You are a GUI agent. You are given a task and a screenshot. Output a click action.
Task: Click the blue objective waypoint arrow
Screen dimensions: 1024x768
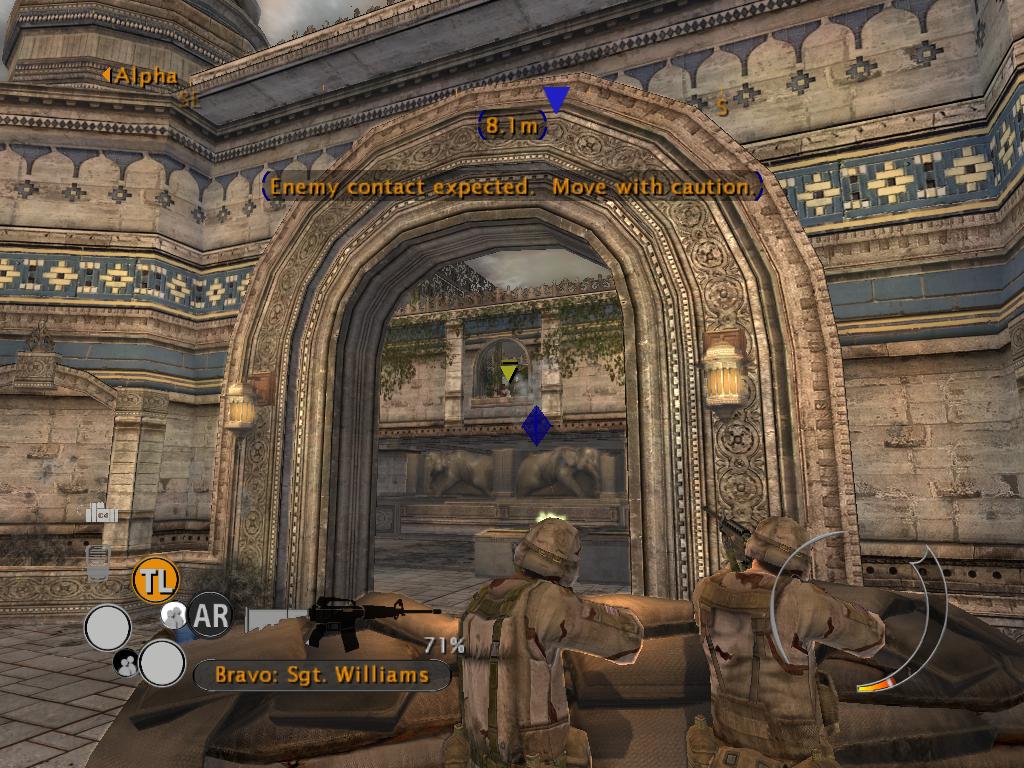pos(556,98)
